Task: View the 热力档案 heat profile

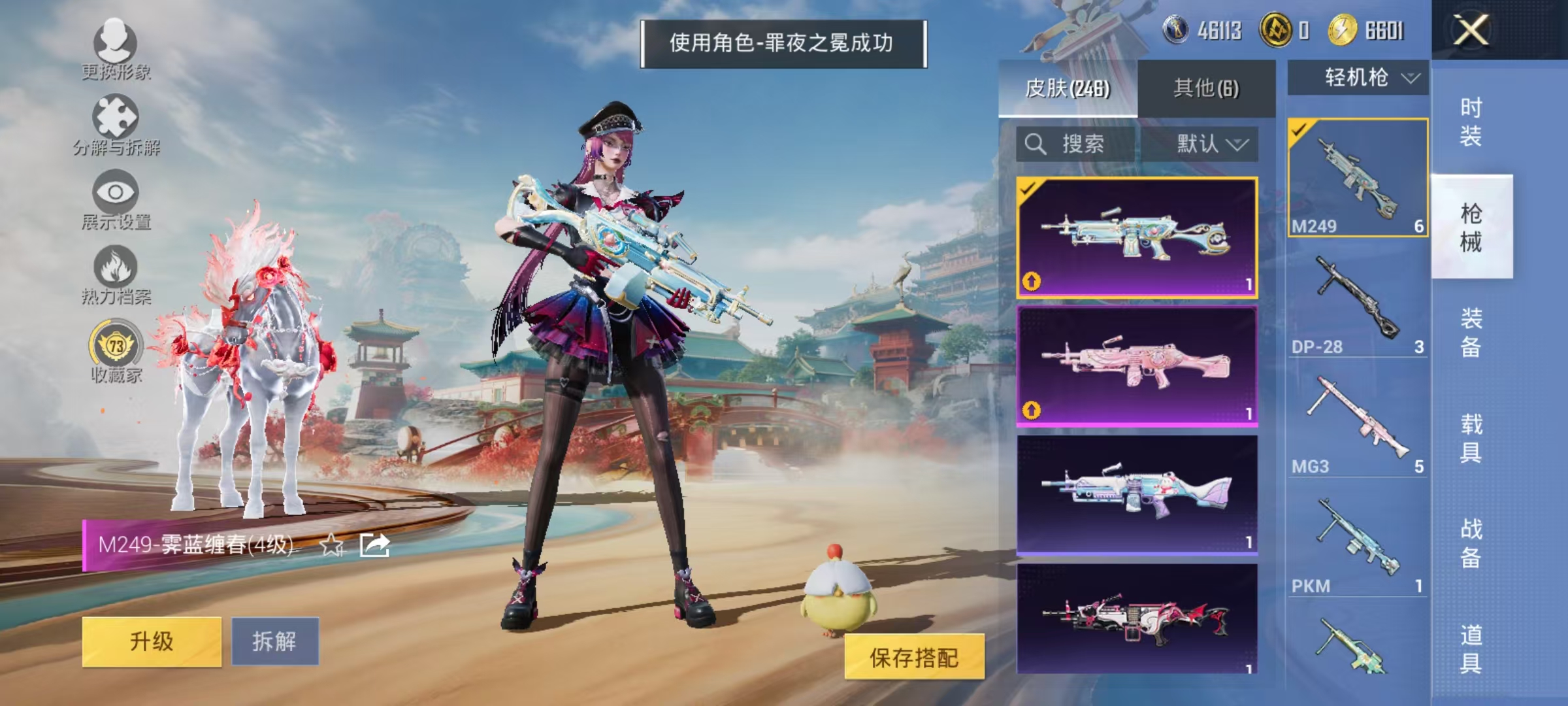Action: [x=116, y=275]
